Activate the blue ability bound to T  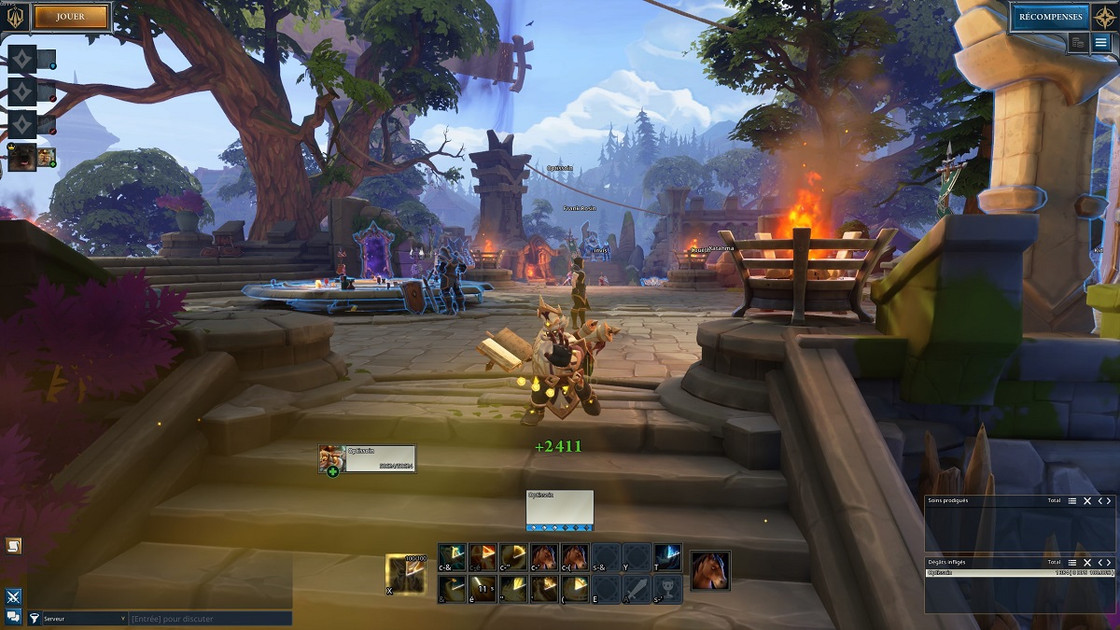tap(667, 557)
